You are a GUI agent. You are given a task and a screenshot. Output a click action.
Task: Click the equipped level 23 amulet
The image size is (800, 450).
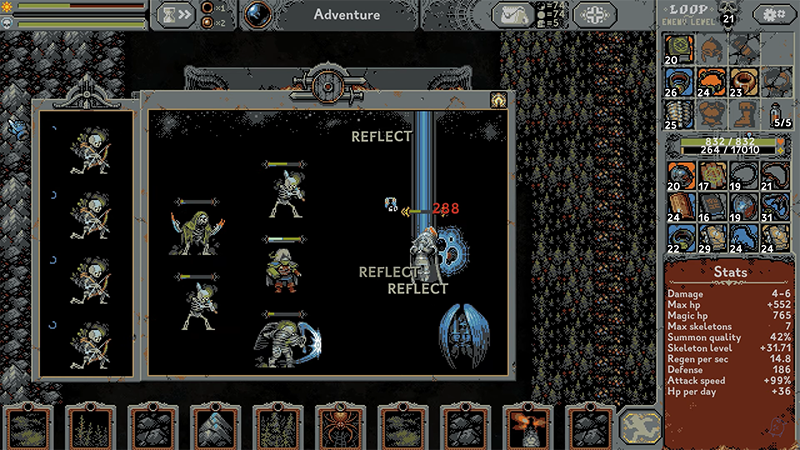click(x=742, y=80)
